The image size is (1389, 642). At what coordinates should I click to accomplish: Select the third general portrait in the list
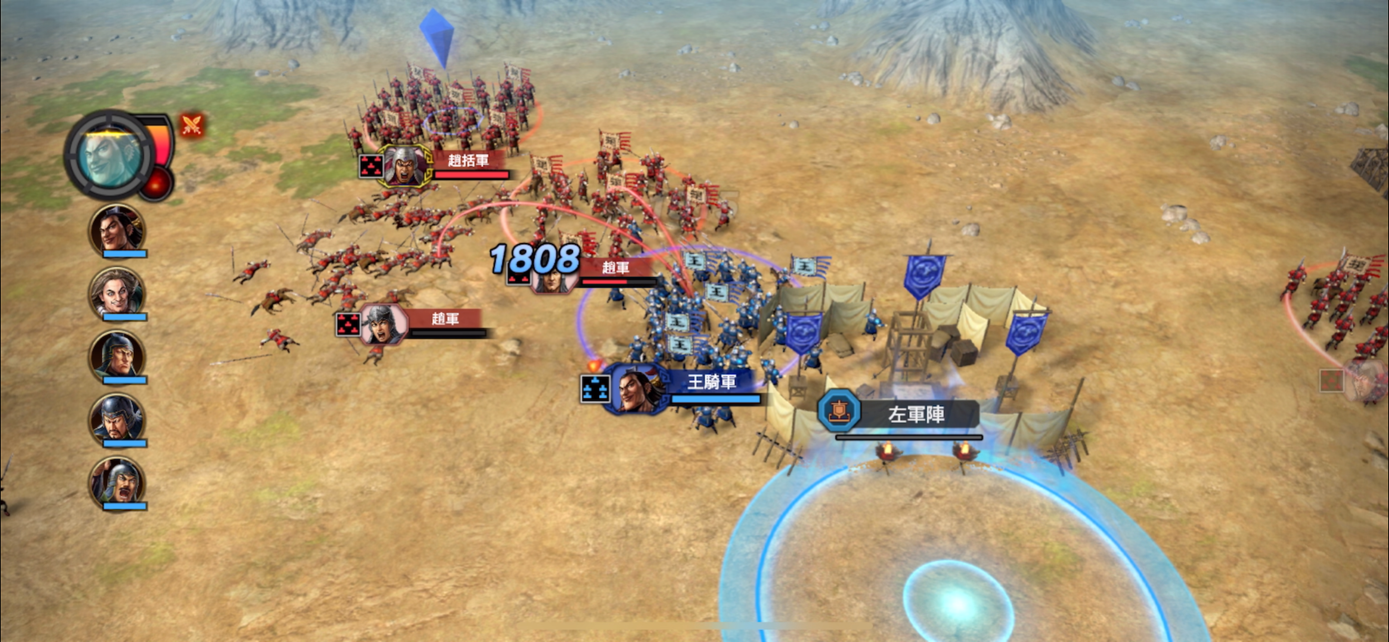tap(118, 355)
